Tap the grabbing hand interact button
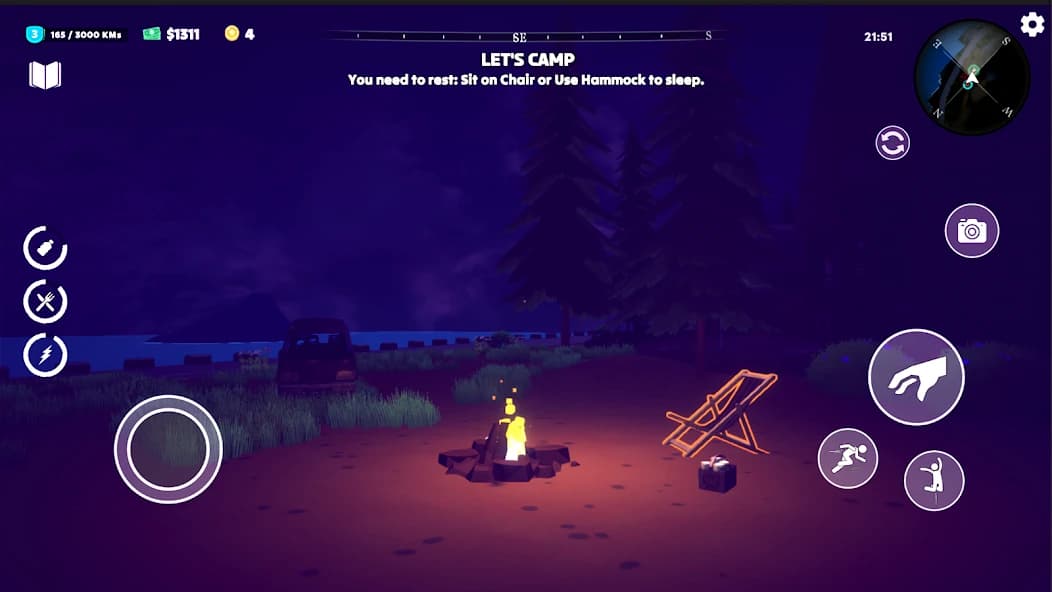Screen dimensions: 1052x592 (x=915, y=377)
